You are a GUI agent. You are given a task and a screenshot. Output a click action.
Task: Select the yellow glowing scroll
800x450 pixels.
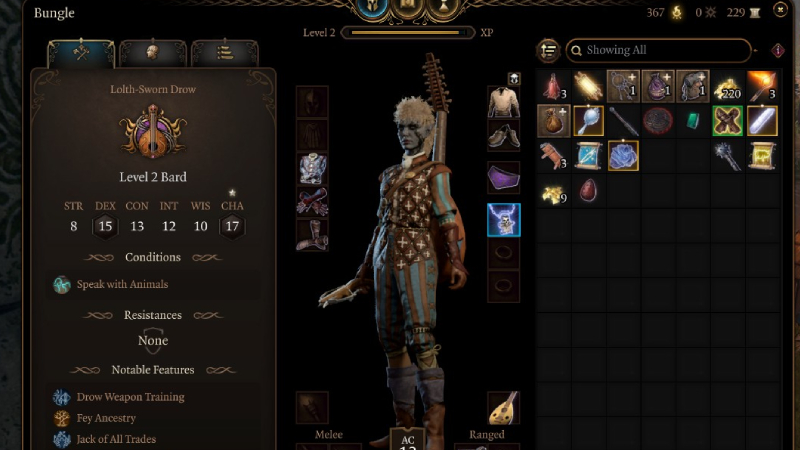point(762,155)
